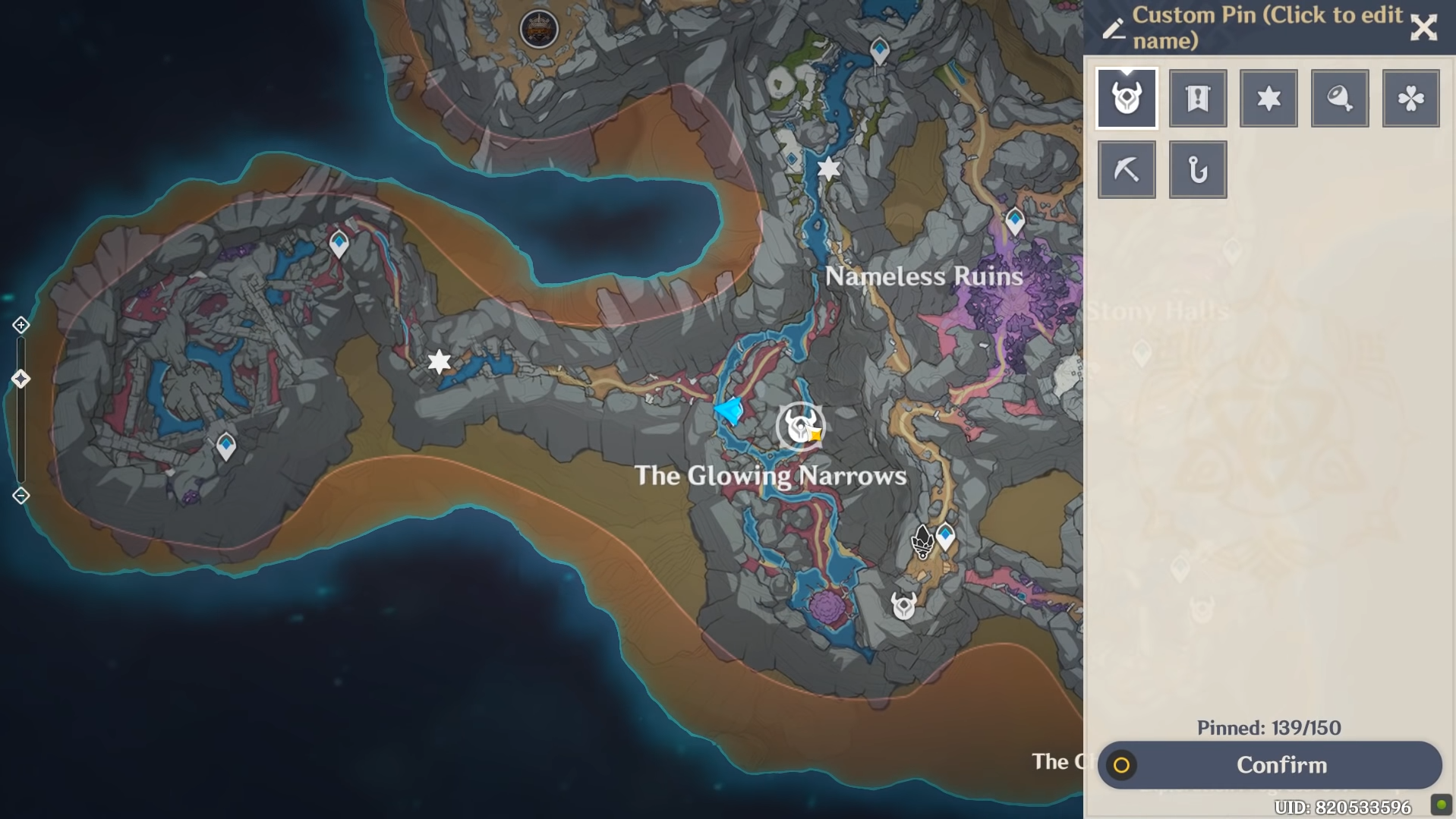The height and width of the screenshot is (819, 1456).
Task: Select the star pin near Nameless Ruins
Action: click(x=829, y=169)
